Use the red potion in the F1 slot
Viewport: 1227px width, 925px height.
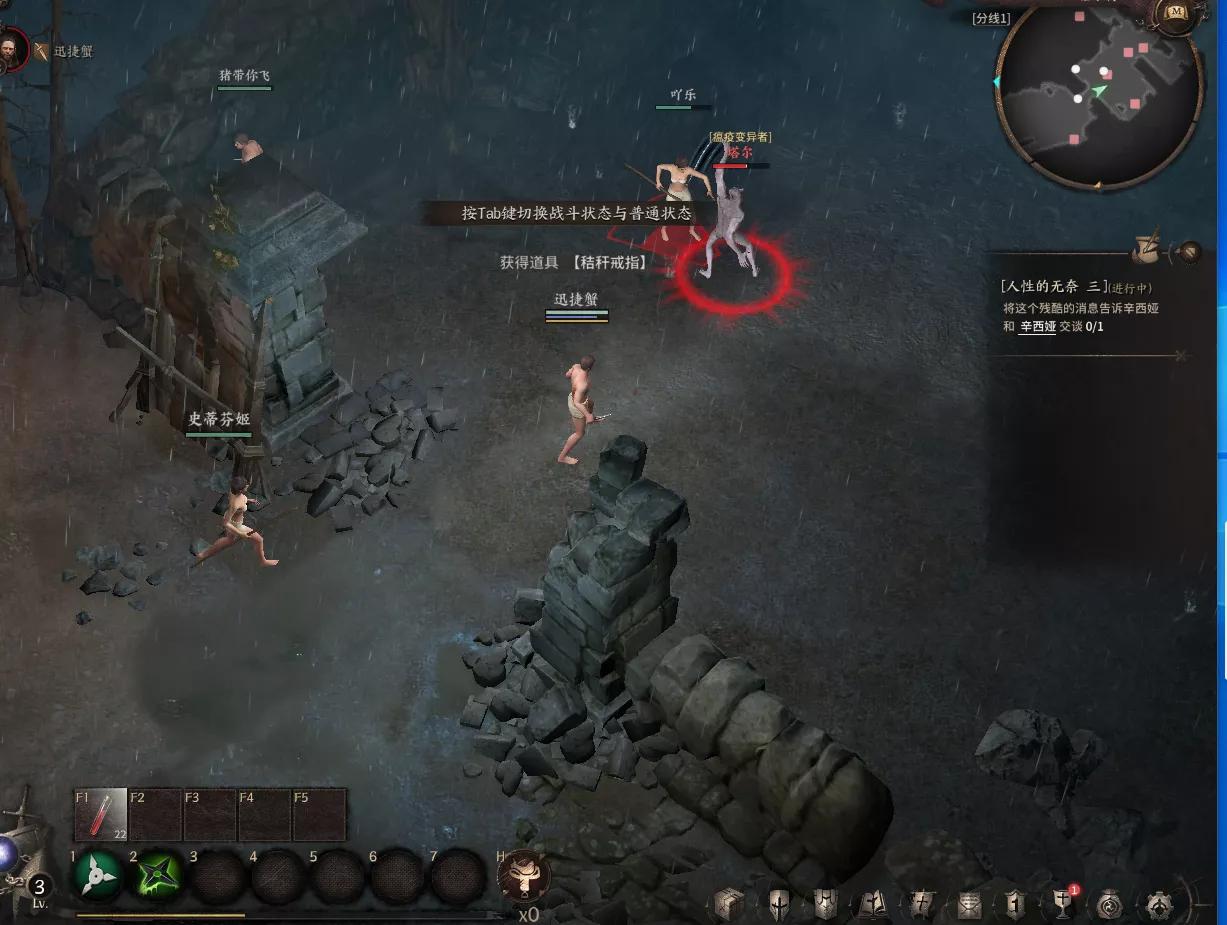(x=101, y=815)
